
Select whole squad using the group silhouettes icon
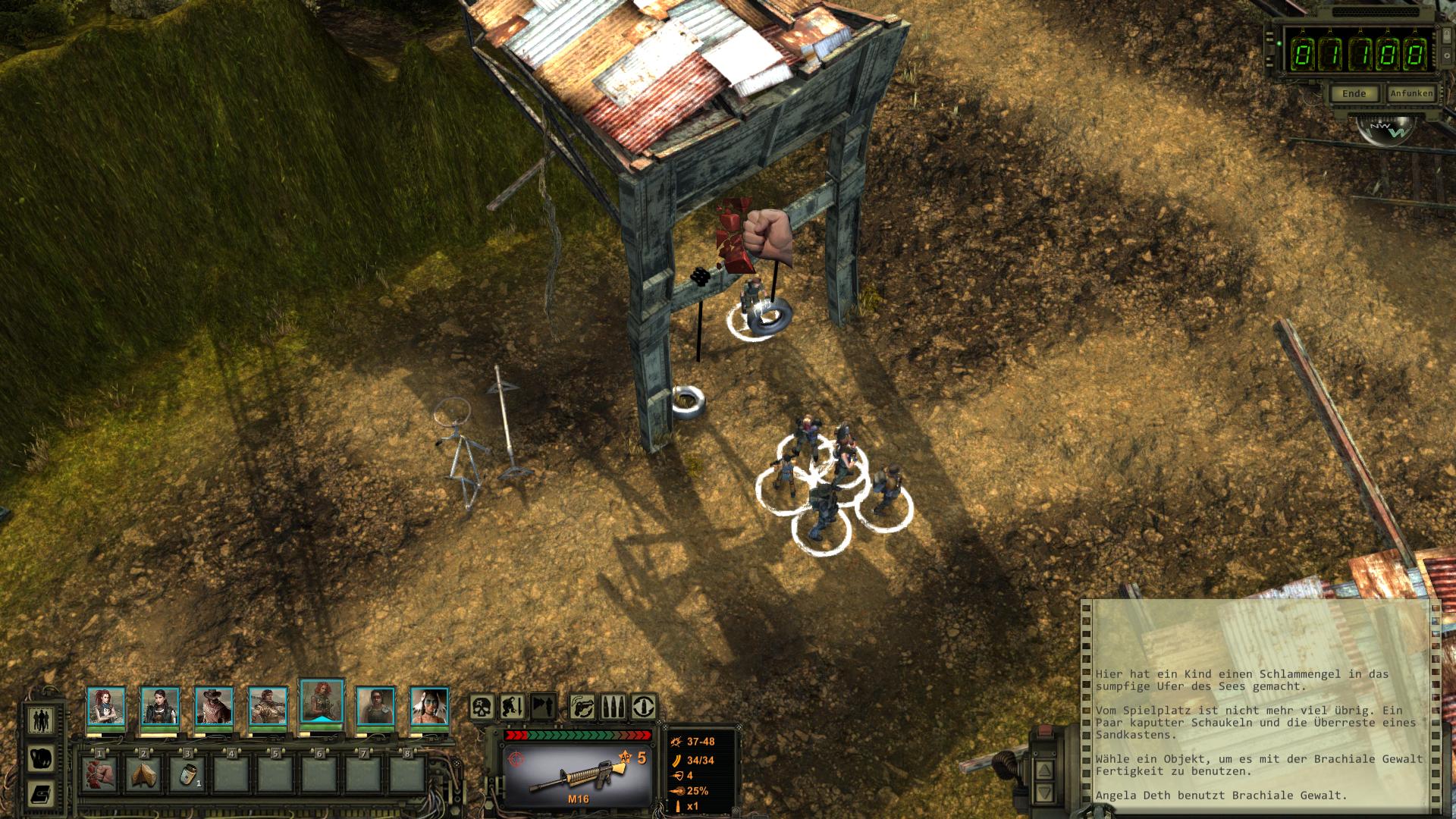pyautogui.click(x=41, y=719)
